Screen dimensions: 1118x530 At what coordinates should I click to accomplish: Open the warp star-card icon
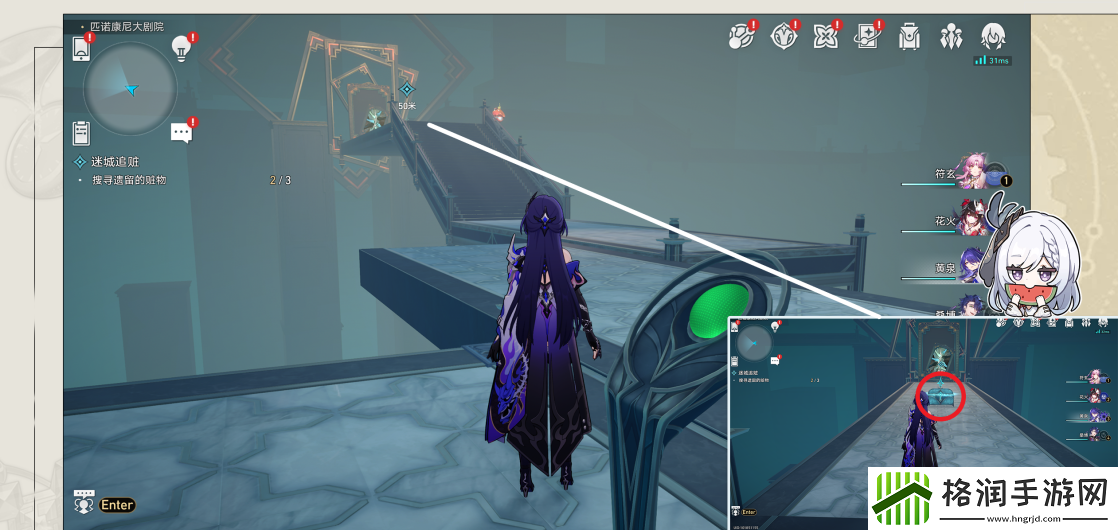866,37
